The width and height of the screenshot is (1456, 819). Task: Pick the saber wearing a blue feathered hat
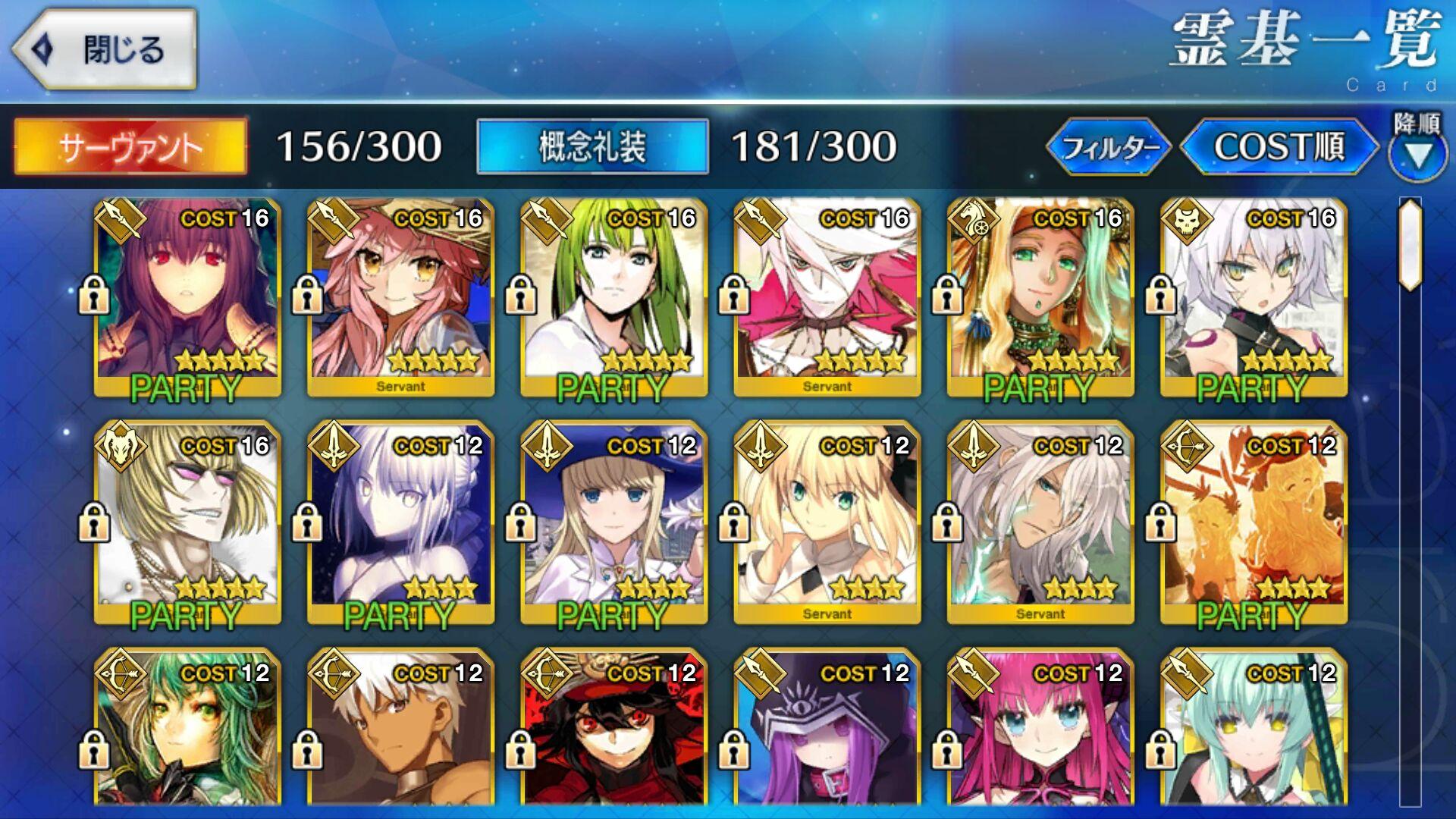(x=613, y=523)
